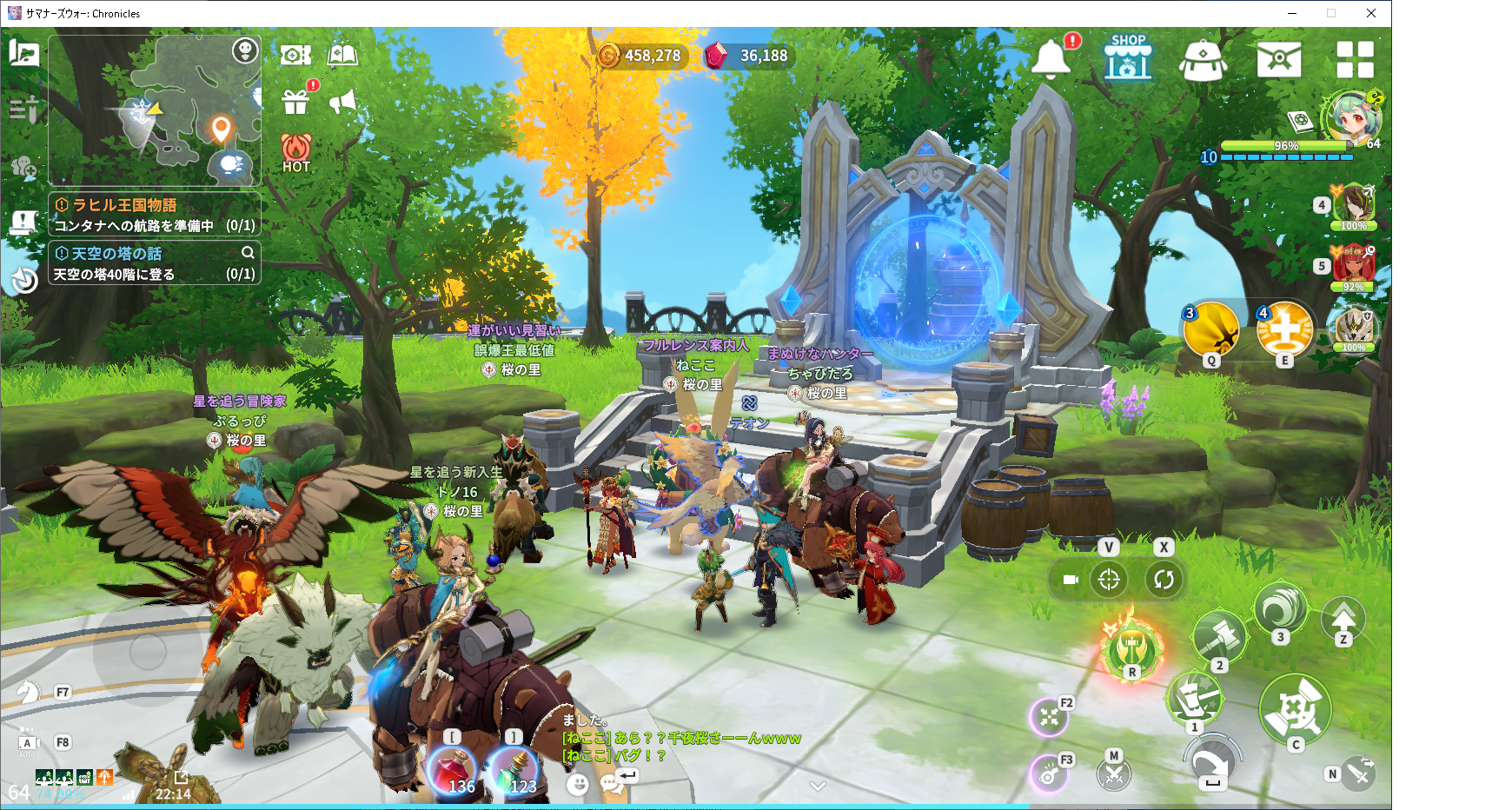Open the gift box rewards icon
The height and width of the screenshot is (810, 1512).
[x=295, y=103]
